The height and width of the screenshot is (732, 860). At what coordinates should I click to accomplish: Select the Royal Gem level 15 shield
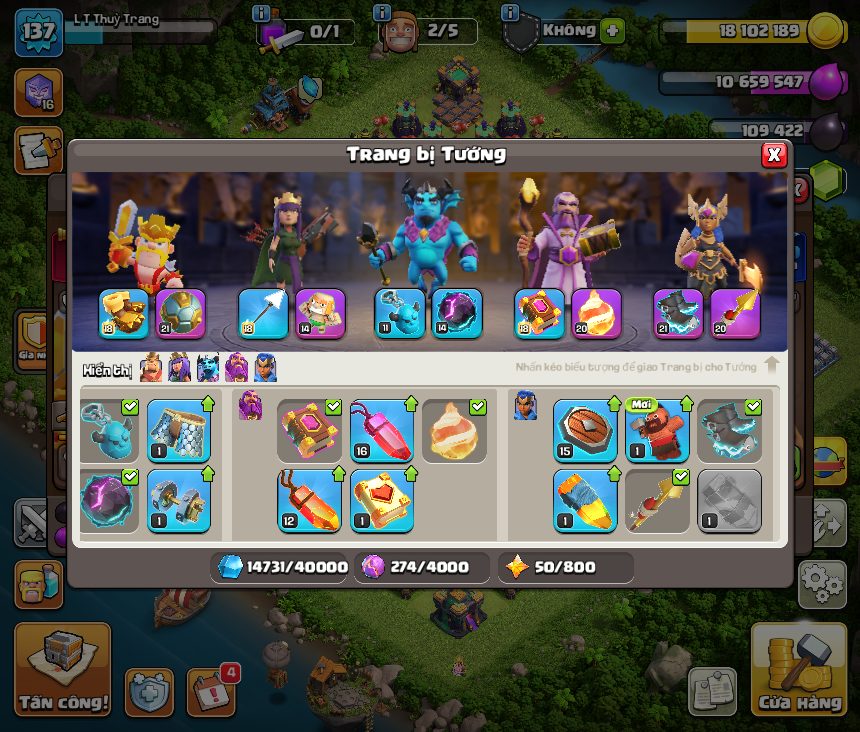[x=585, y=431]
